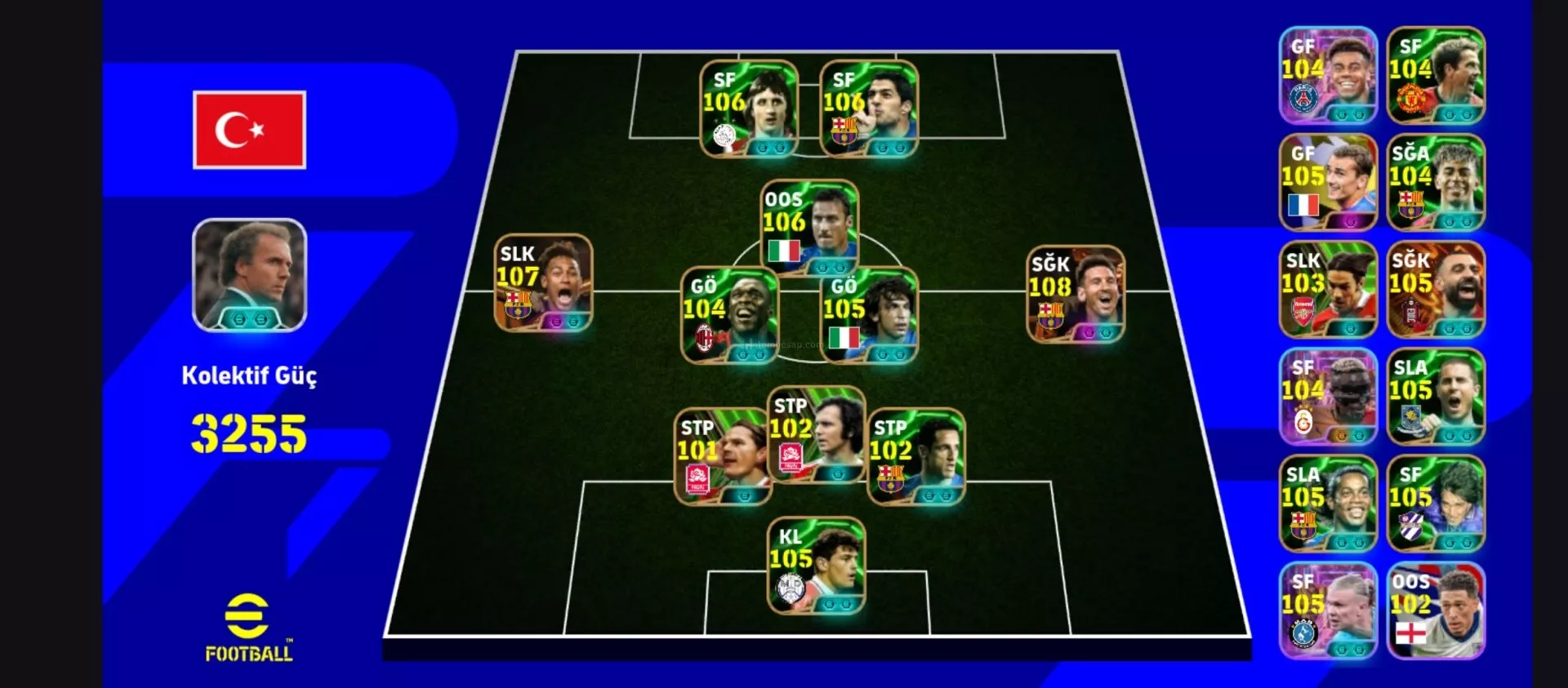
Task: Choose the SĞK 105 bearded substitute card
Action: (x=1436, y=290)
